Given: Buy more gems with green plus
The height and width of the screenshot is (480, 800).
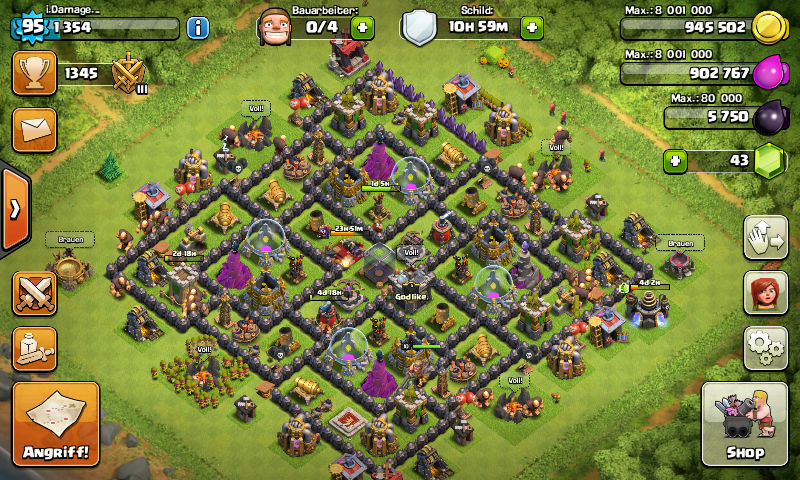Looking at the screenshot, I should [x=676, y=160].
